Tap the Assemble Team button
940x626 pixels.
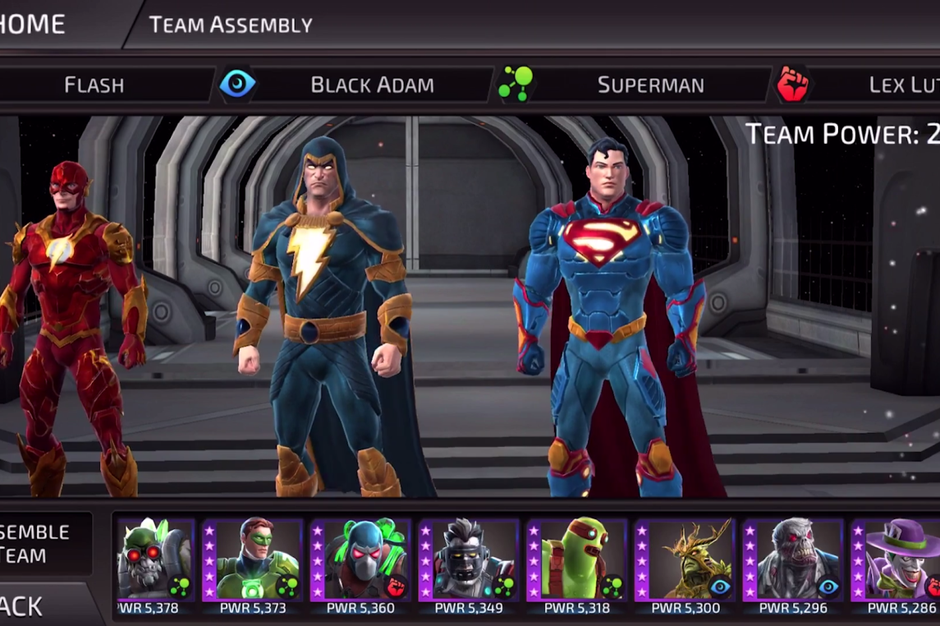[38, 543]
